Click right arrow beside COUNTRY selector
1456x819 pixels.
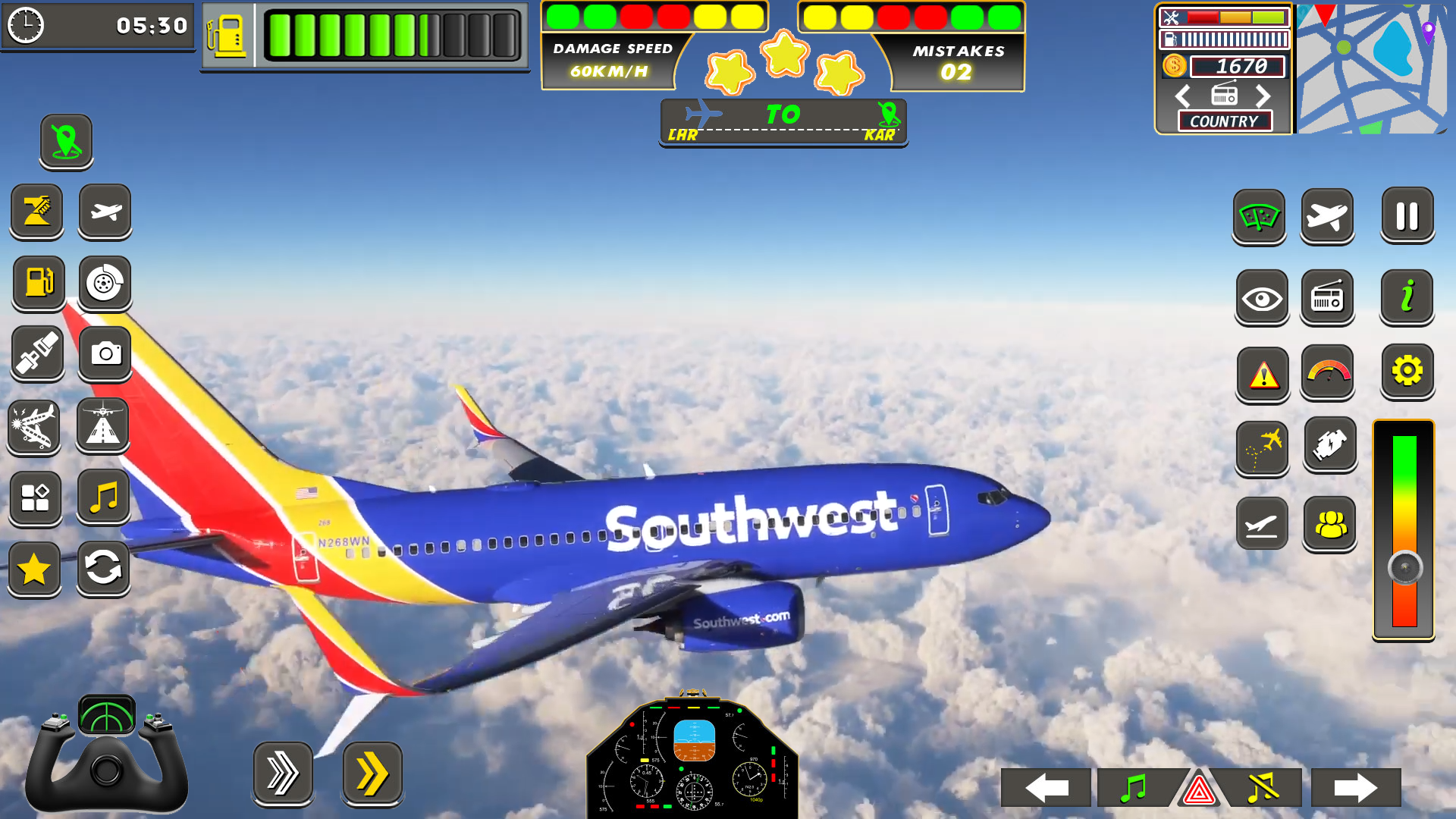[1263, 96]
